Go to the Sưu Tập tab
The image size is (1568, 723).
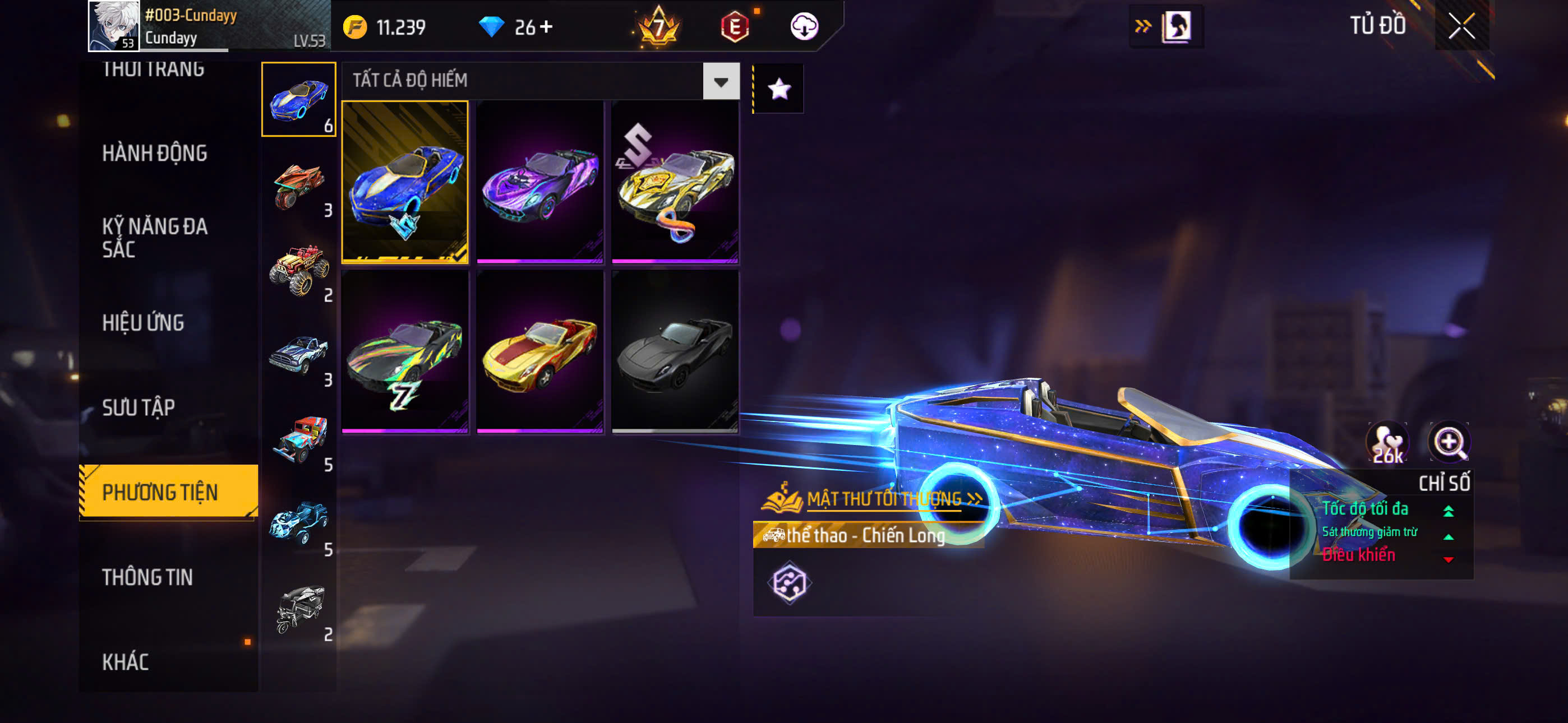[x=139, y=407]
